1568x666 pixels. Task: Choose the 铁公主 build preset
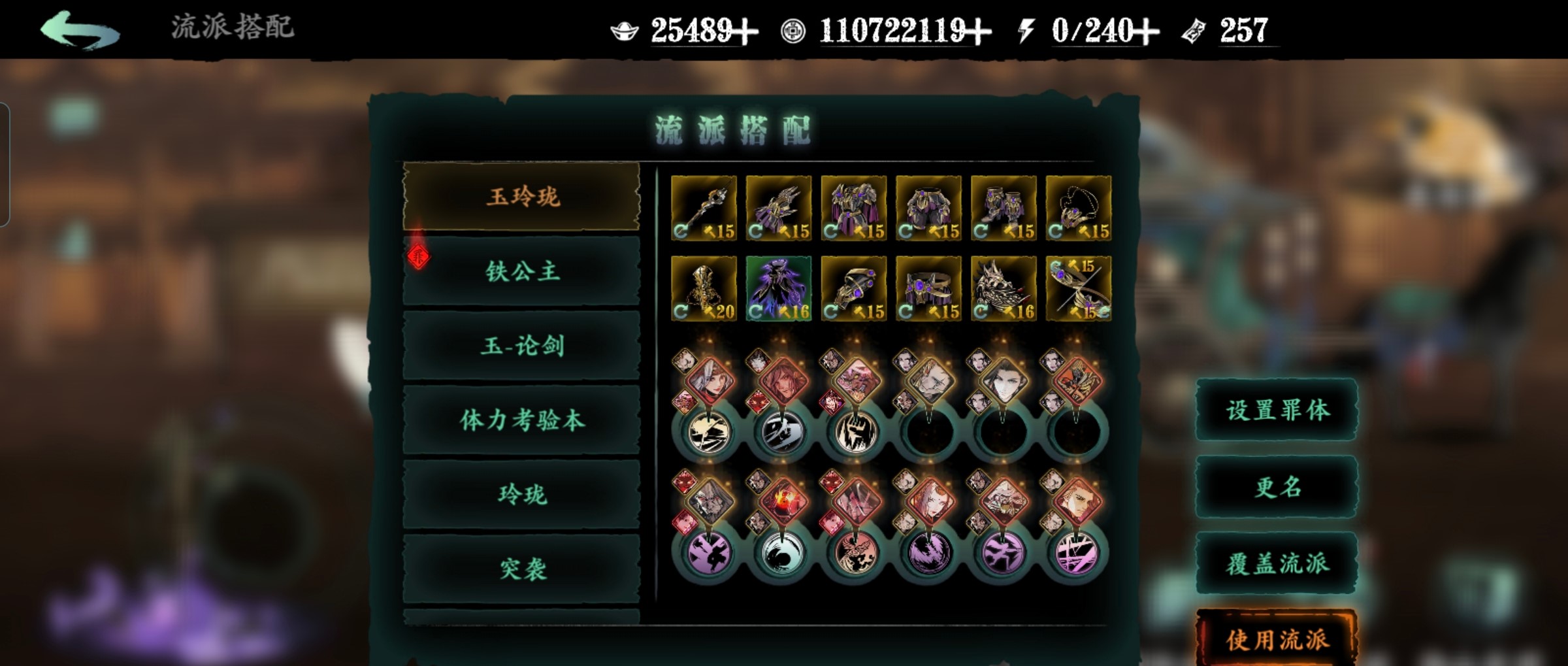click(522, 271)
